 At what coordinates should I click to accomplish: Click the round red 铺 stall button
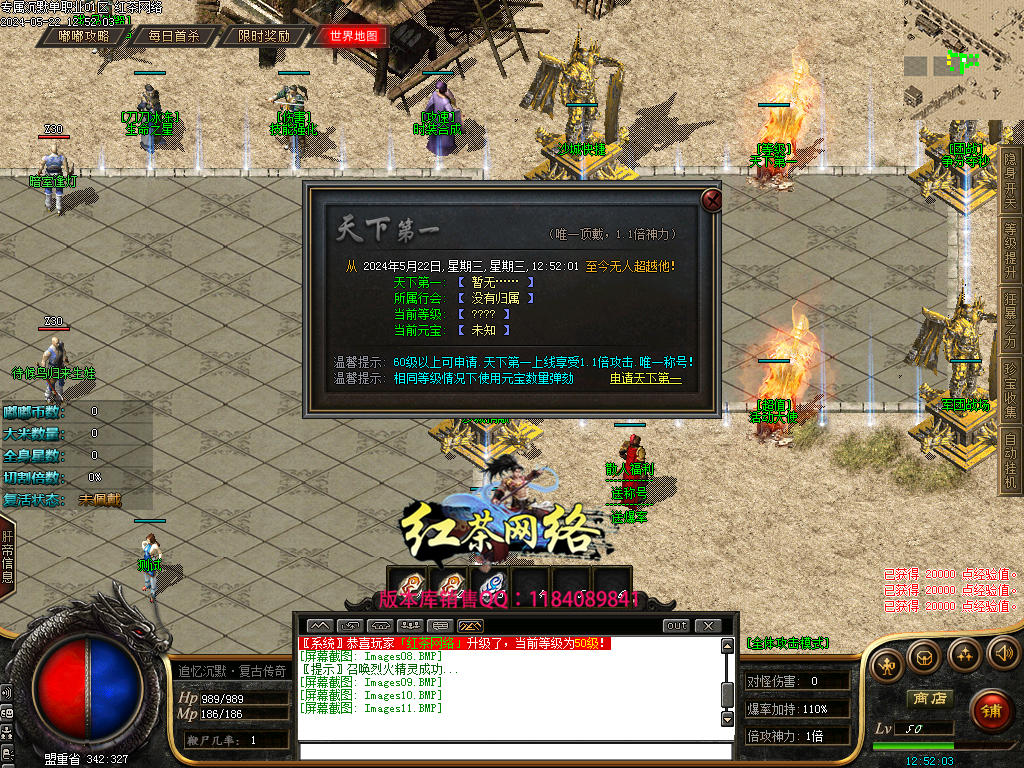[990, 711]
